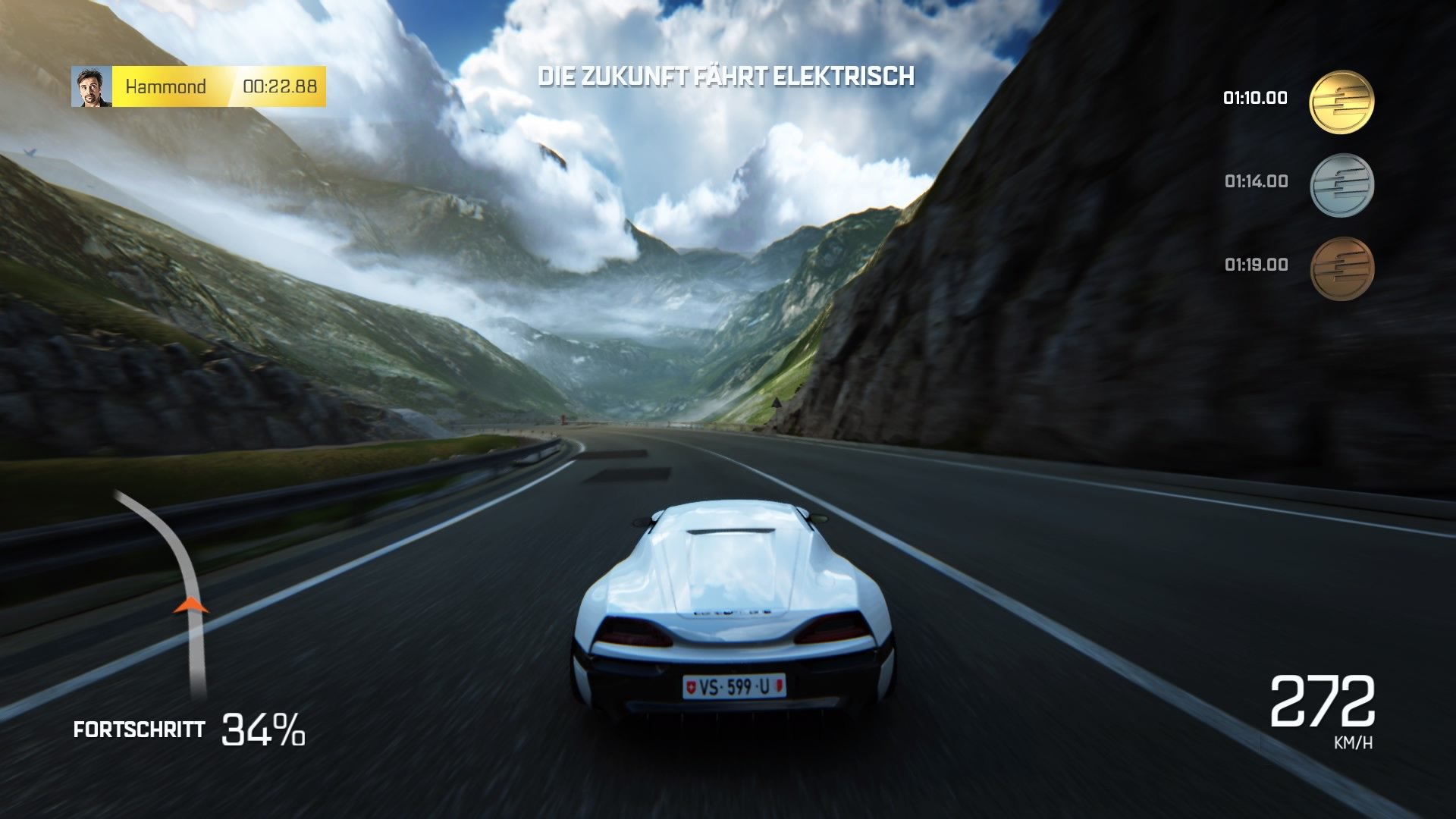Select the DIE ZUKUNFT FÄHRT ELEKTRISCH event title
The width and height of the screenshot is (1456, 819).
(x=727, y=75)
